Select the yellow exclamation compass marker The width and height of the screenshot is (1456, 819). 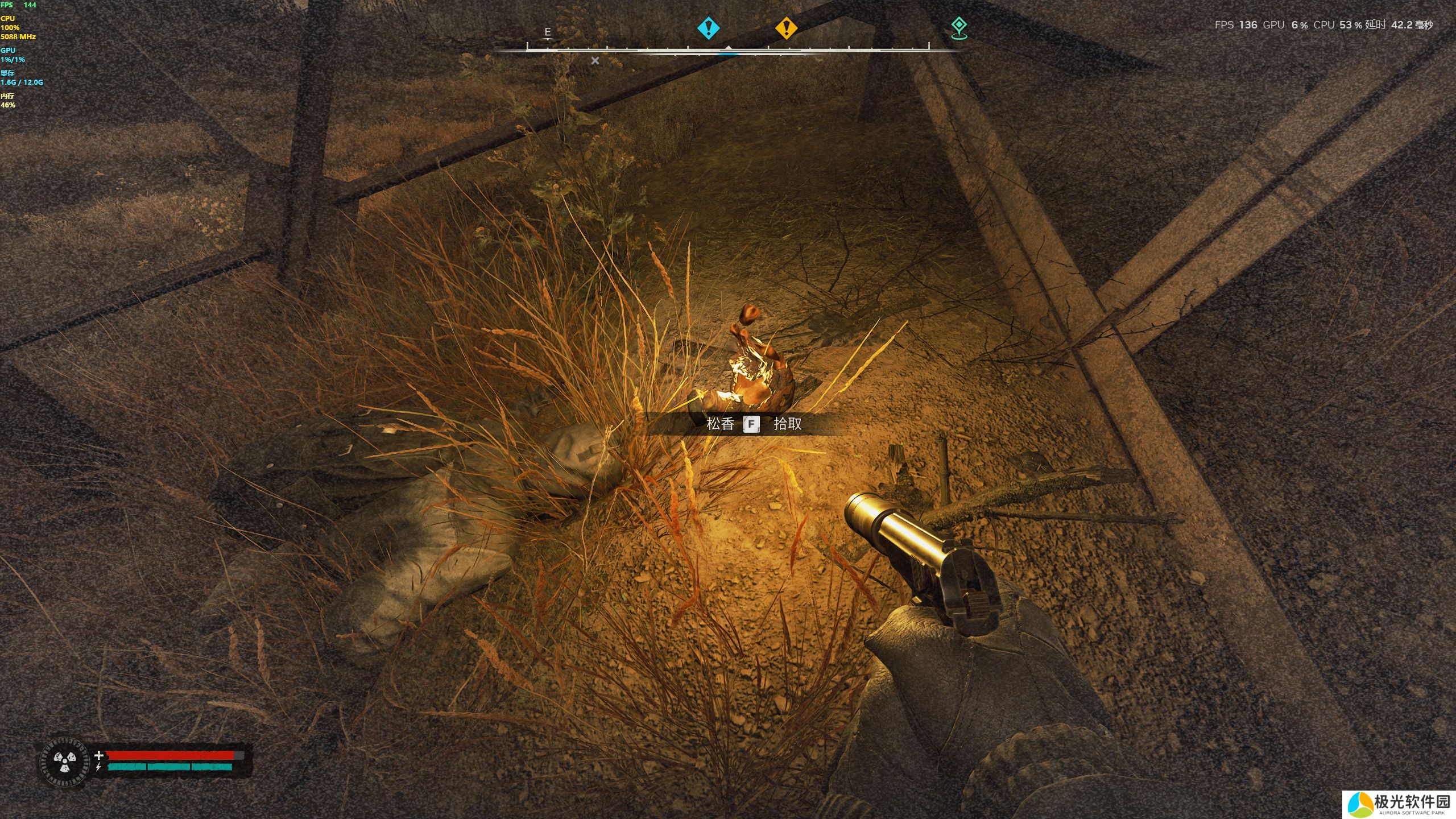tap(786, 27)
